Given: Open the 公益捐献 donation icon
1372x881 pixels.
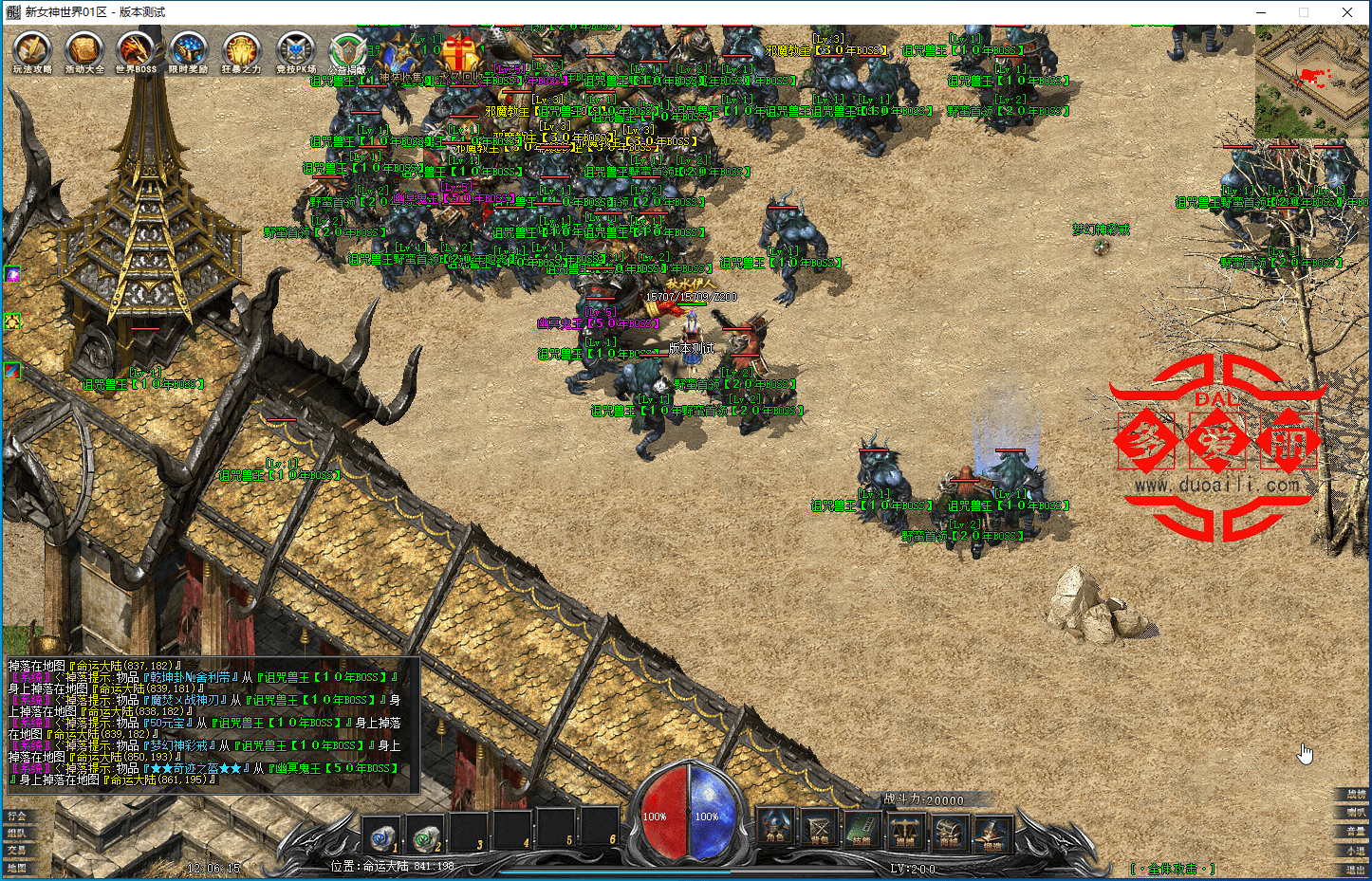Looking at the screenshot, I should 347,52.
